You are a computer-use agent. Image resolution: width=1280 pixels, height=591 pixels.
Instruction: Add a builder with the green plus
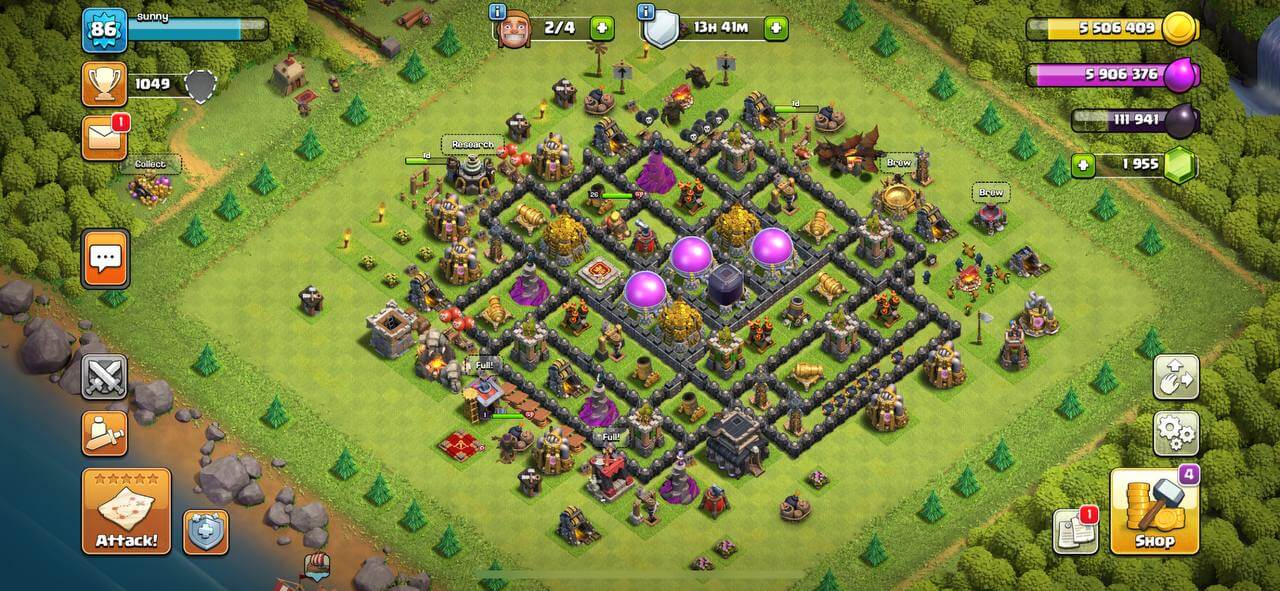[602, 28]
